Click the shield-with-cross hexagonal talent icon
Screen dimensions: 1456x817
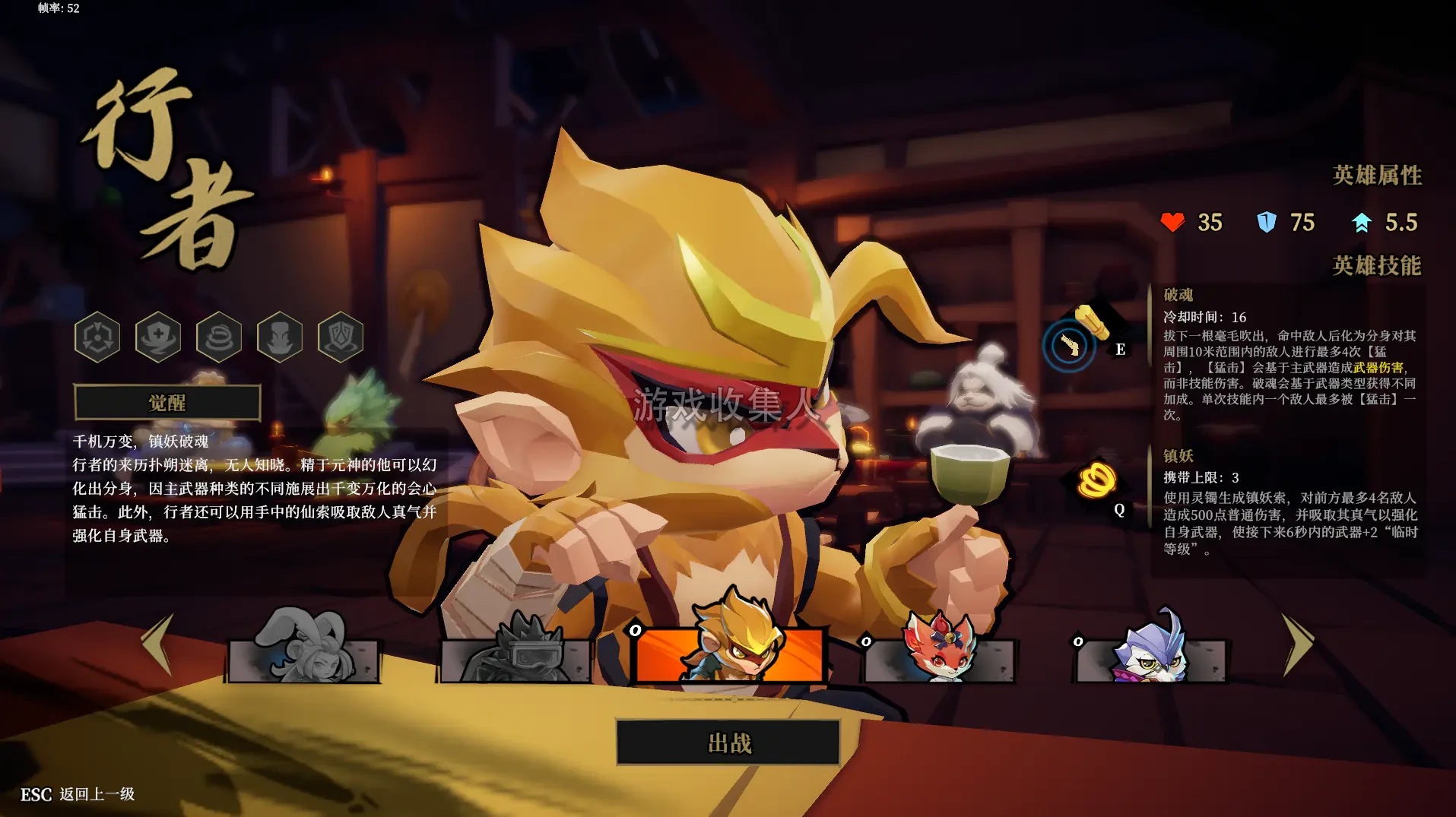[x=158, y=337]
